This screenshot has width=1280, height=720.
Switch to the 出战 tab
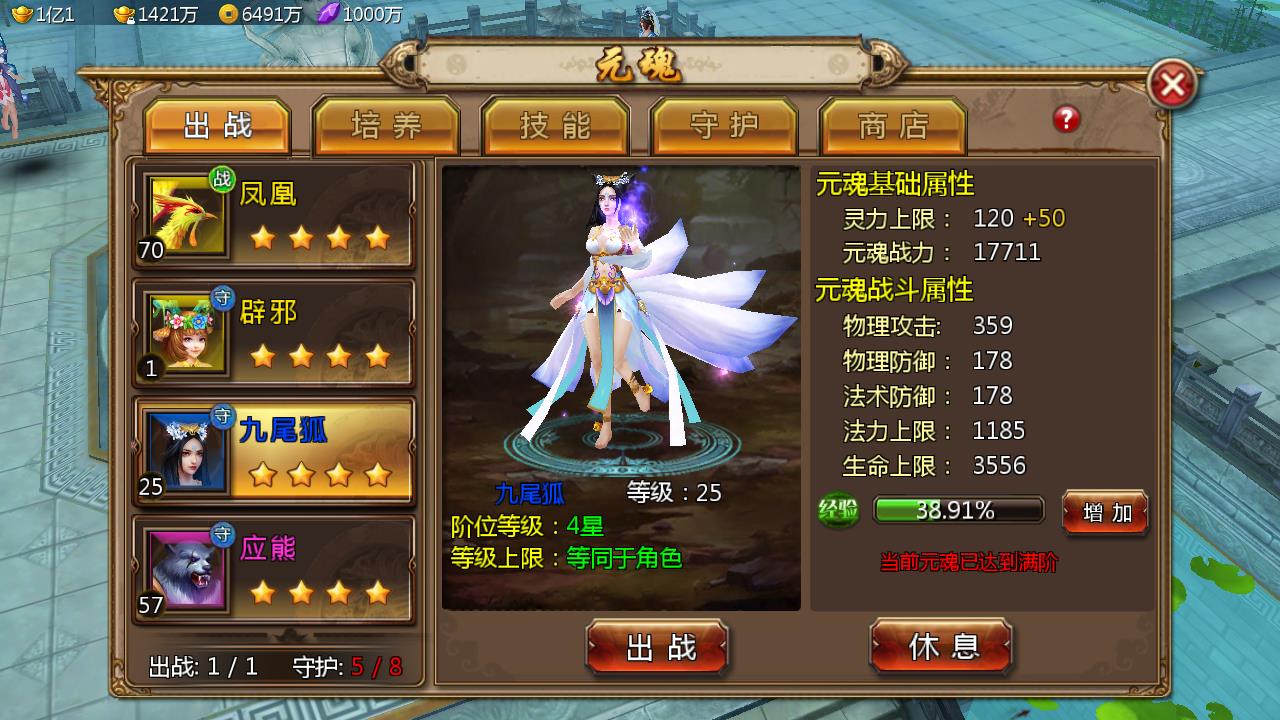click(x=217, y=127)
